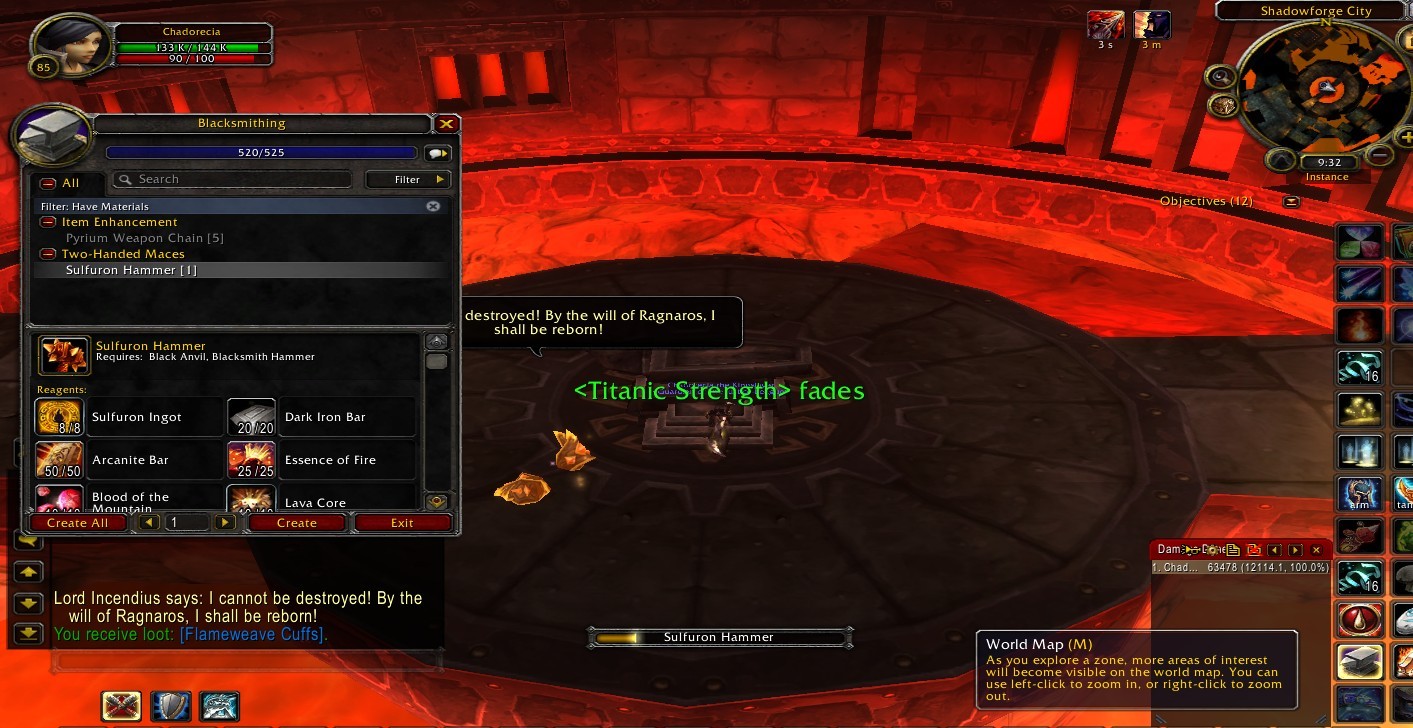
Task: Increase the craft quantity by one
Action: click(x=225, y=522)
